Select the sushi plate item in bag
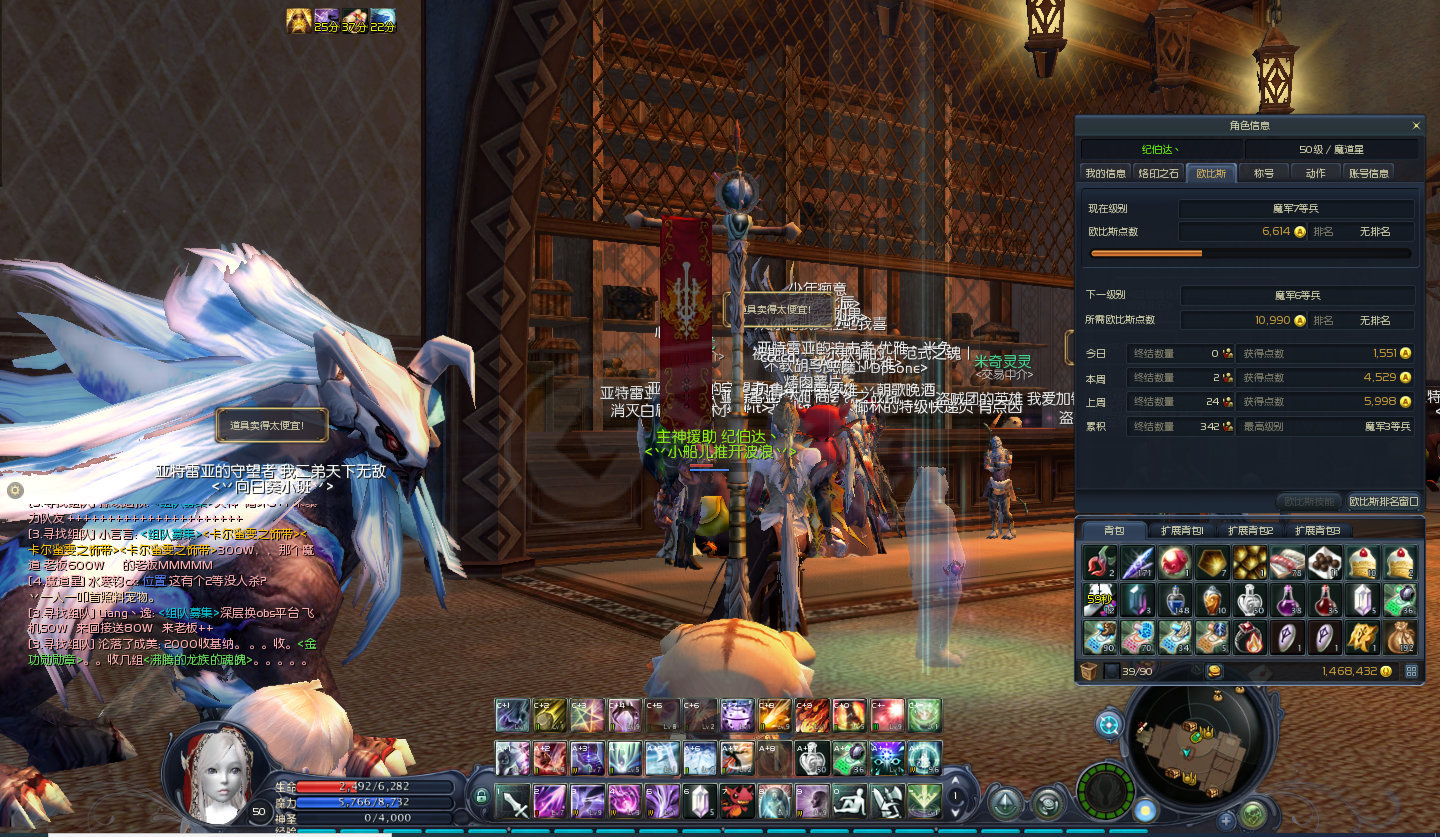Image resolution: width=1440 pixels, height=837 pixels. pos(1288,563)
